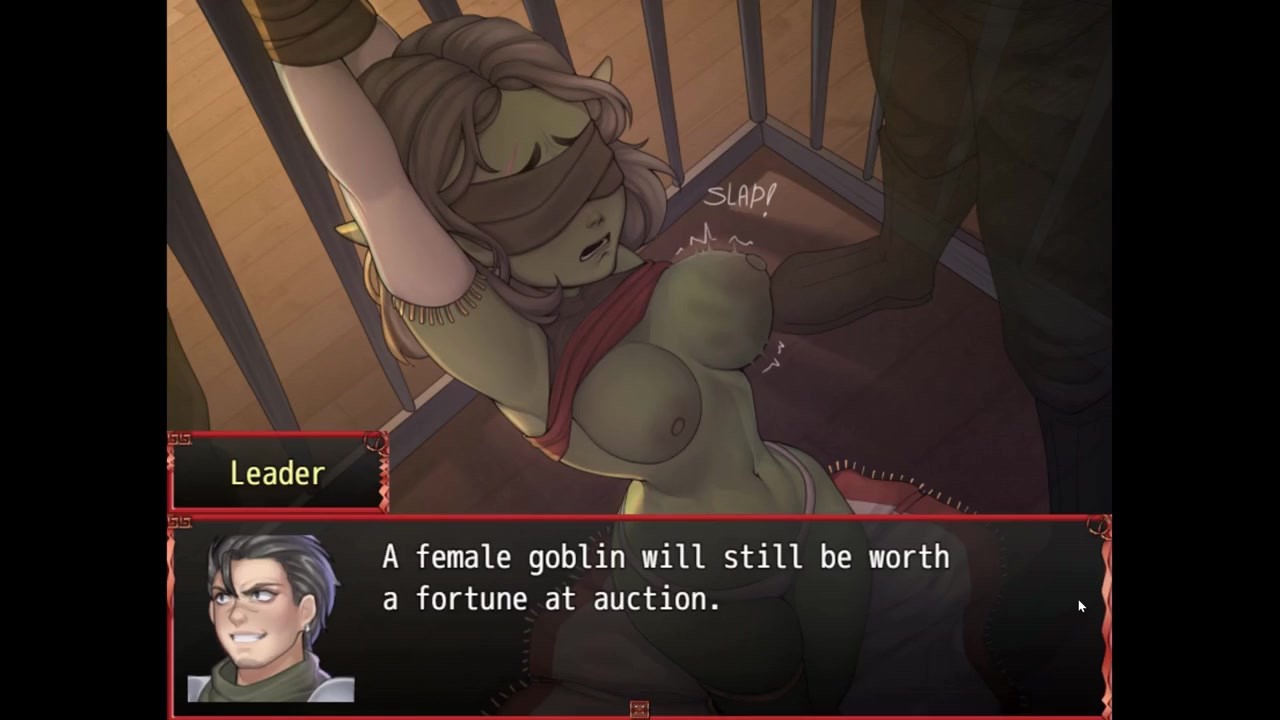Click the decorative corner icon of the dialogue box
Viewport: 1280px width, 720px height.
coord(182,521)
